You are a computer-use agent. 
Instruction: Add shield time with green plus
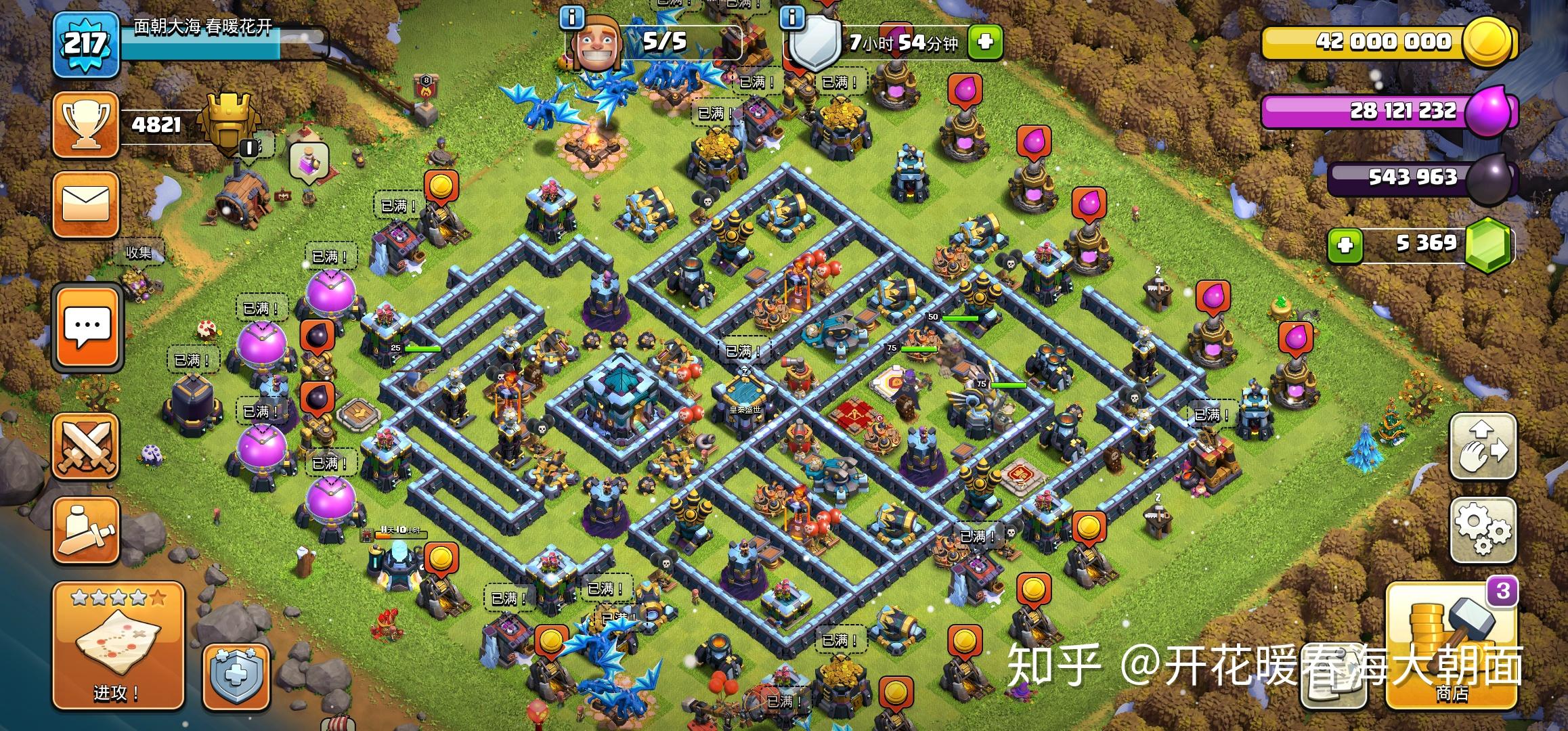click(x=984, y=43)
